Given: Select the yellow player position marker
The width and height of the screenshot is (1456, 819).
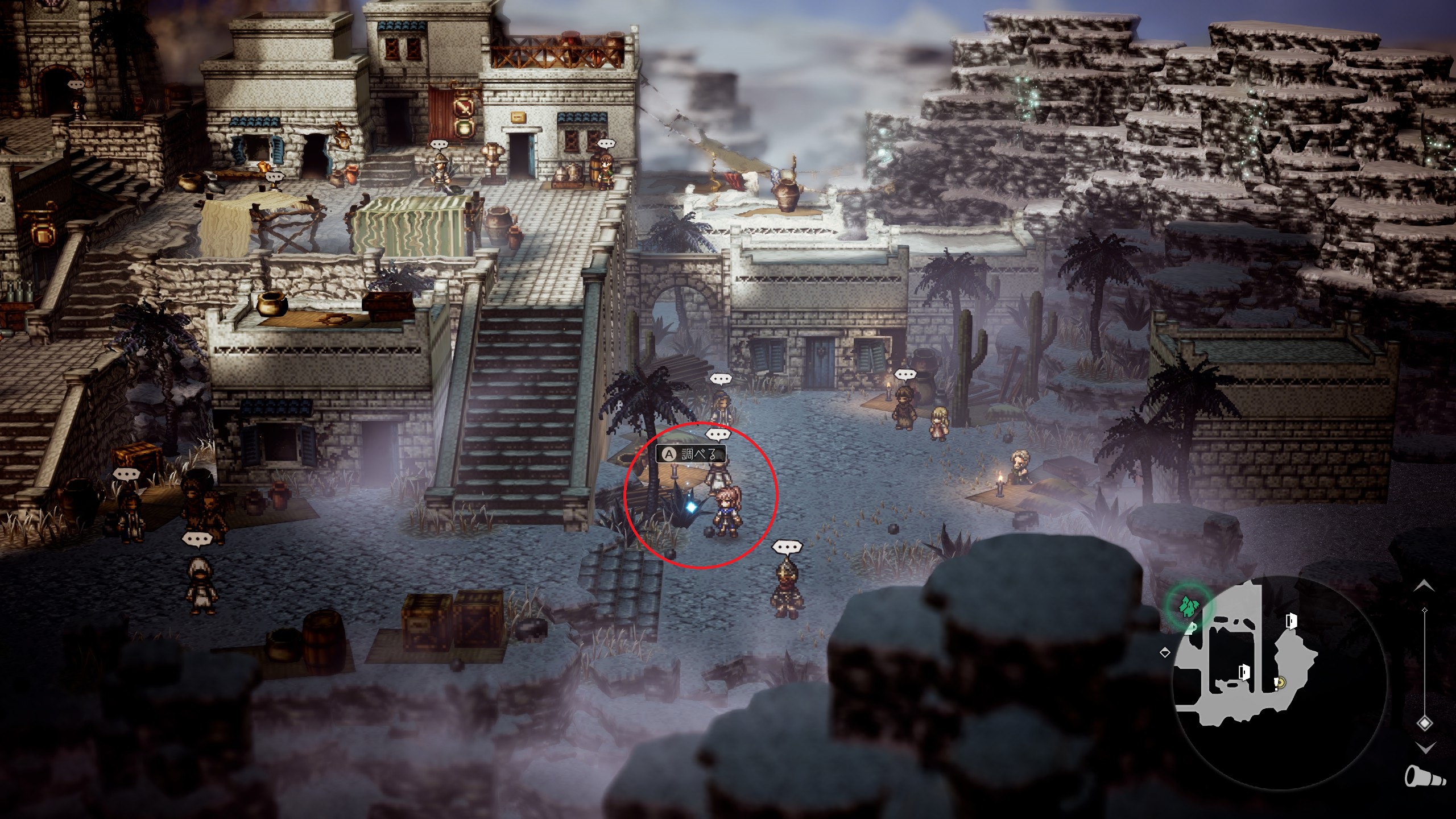Looking at the screenshot, I should coord(1280,682).
